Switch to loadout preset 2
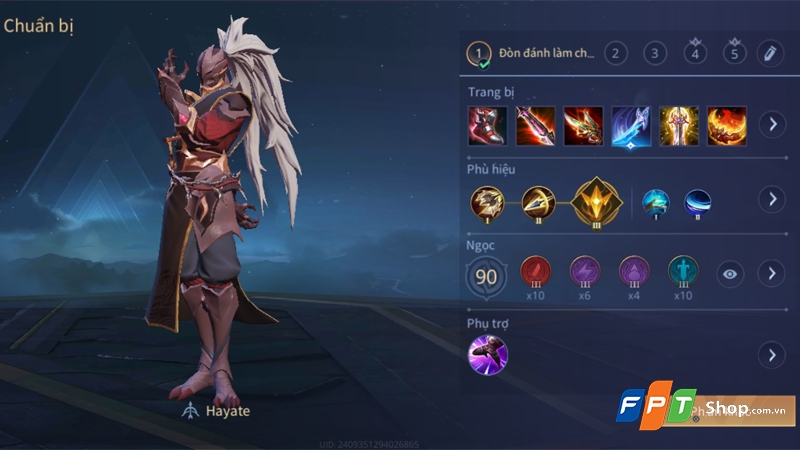 pyautogui.click(x=615, y=54)
